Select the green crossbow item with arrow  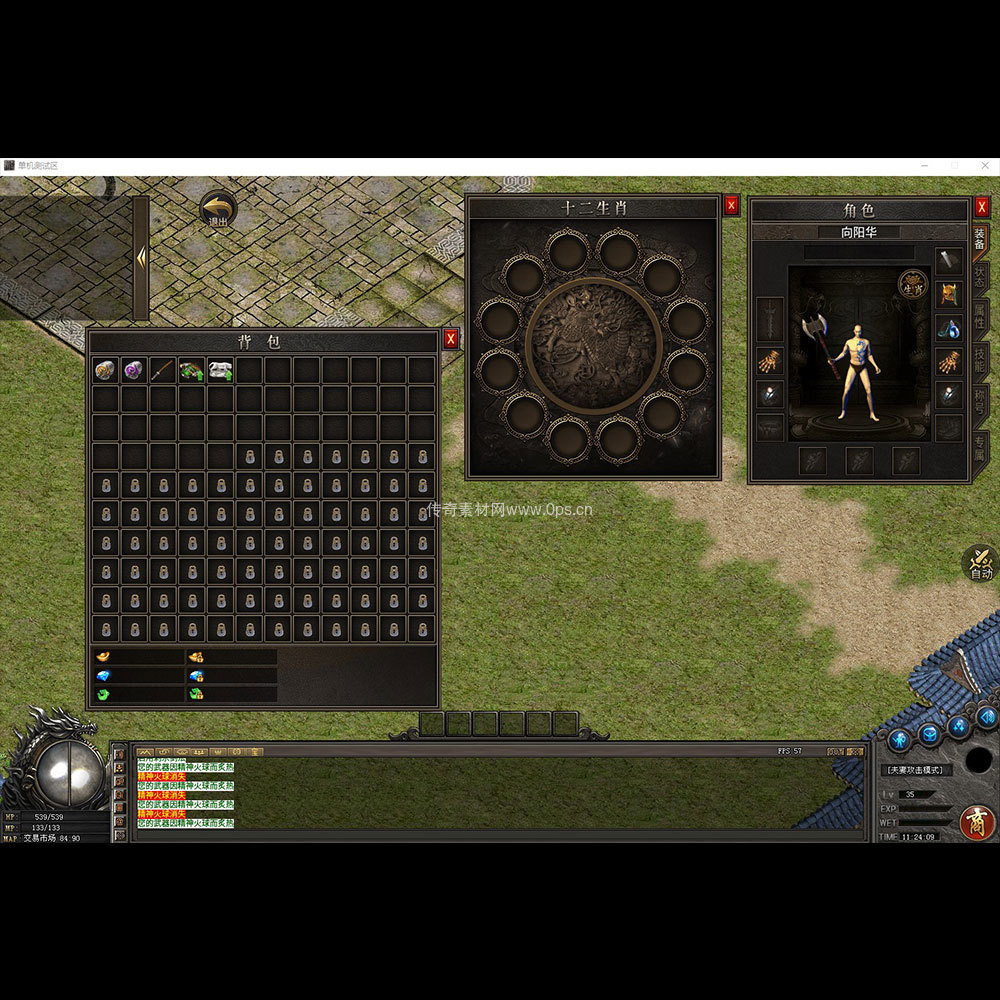(x=191, y=371)
